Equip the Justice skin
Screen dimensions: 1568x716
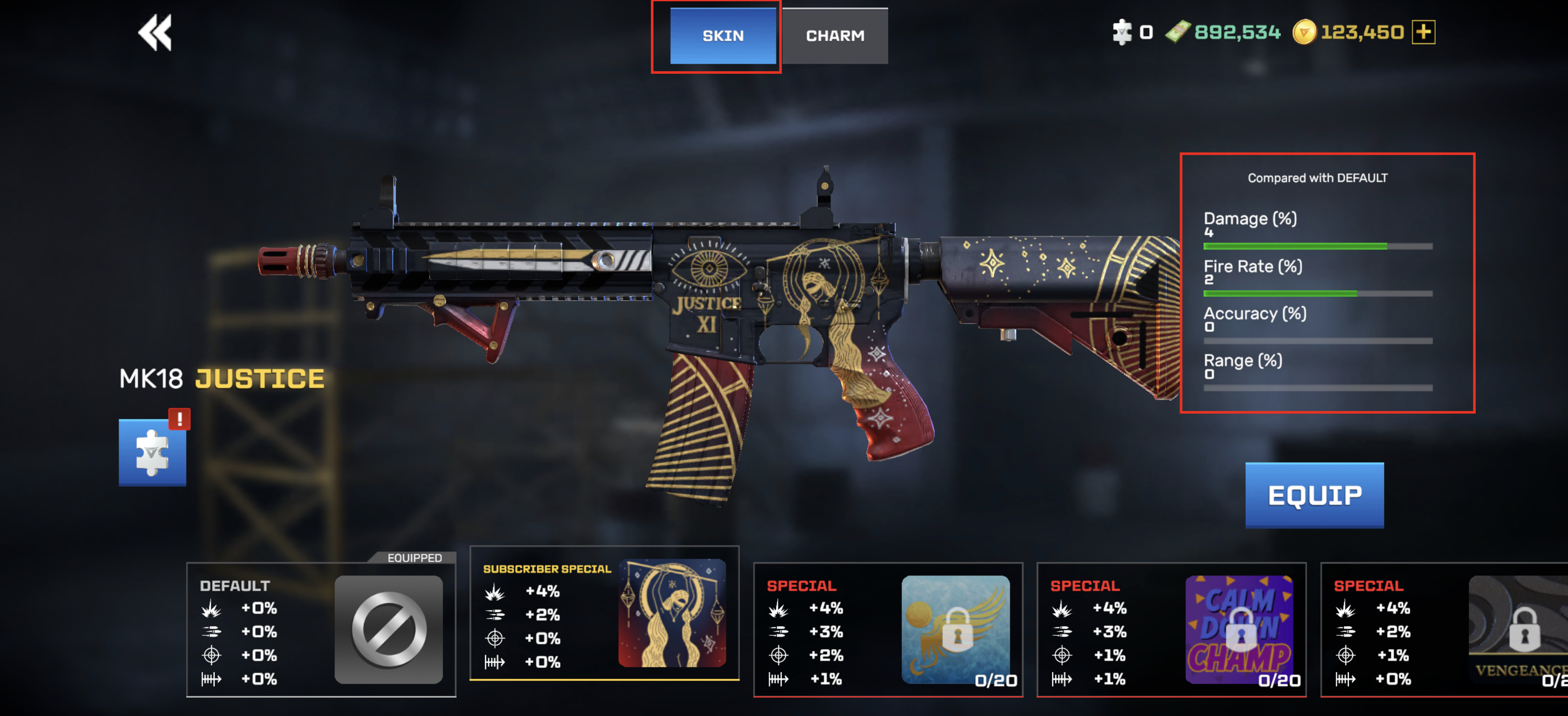(x=1314, y=495)
